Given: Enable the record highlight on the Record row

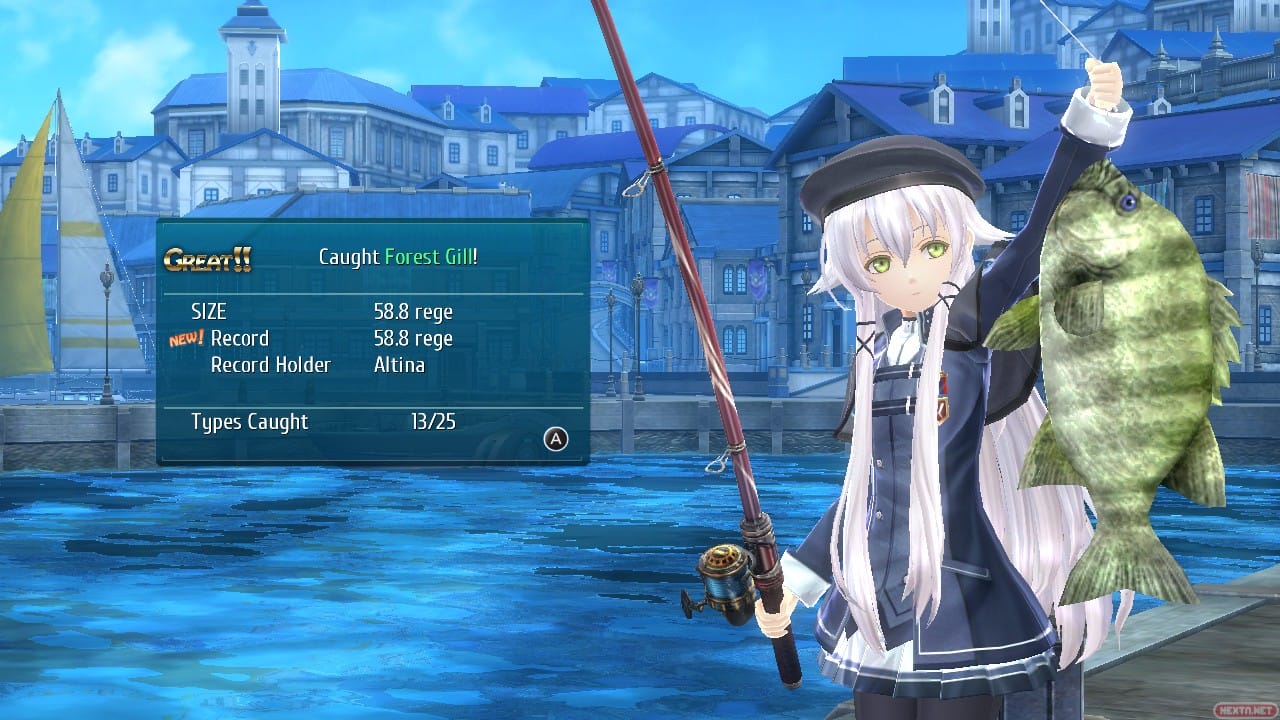Looking at the screenshot, I should (x=240, y=338).
